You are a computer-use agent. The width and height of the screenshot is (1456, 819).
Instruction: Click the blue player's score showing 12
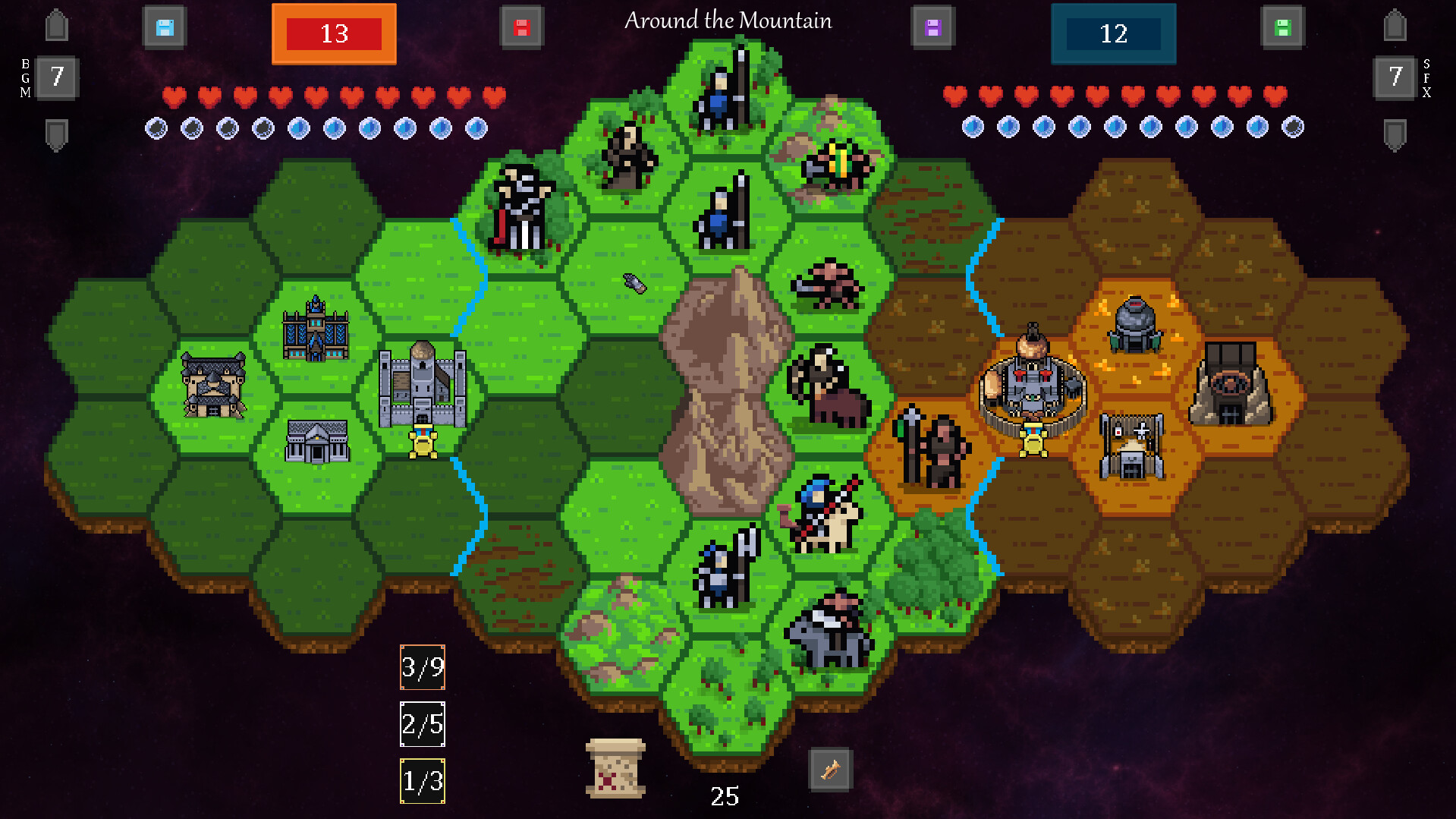point(1114,33)
